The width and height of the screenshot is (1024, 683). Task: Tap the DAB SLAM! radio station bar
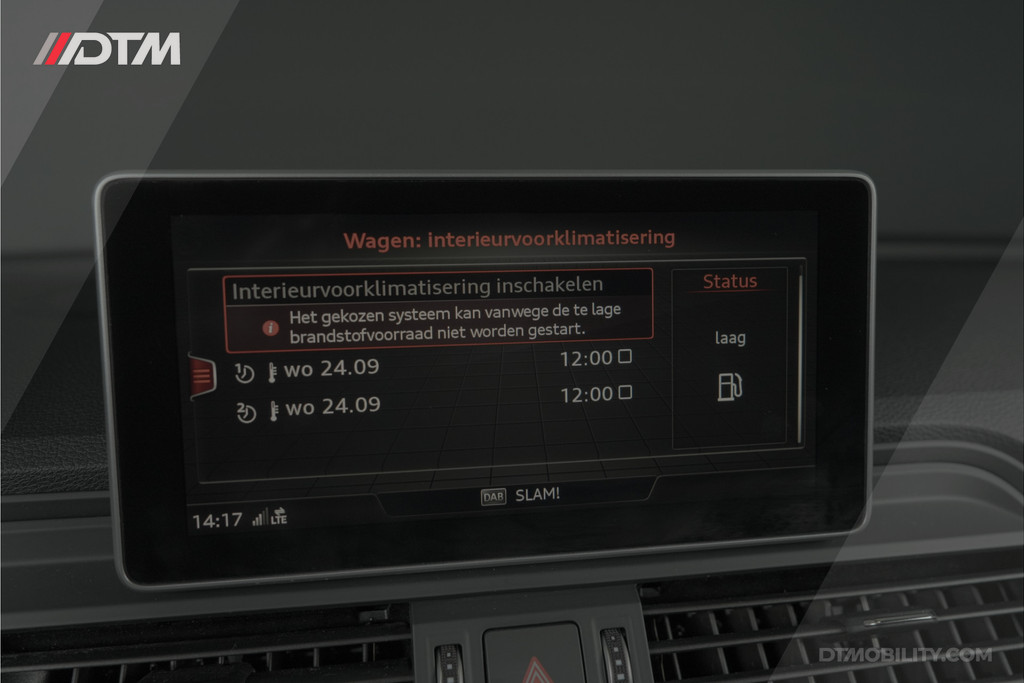(x=520, y=495)
